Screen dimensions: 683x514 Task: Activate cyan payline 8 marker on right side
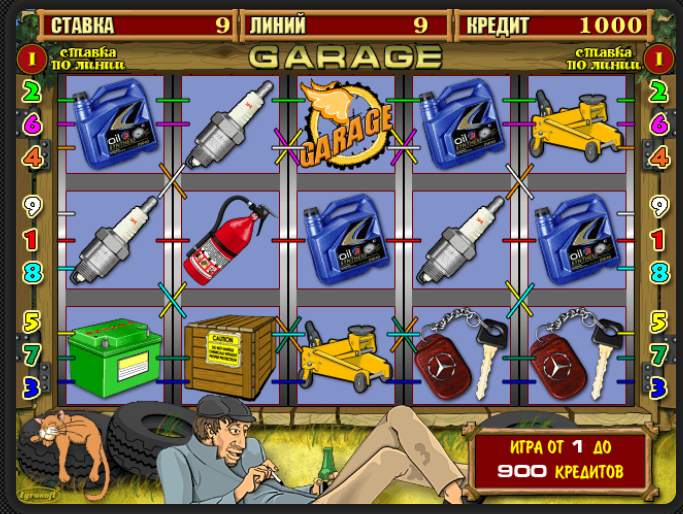coord(658,272)
